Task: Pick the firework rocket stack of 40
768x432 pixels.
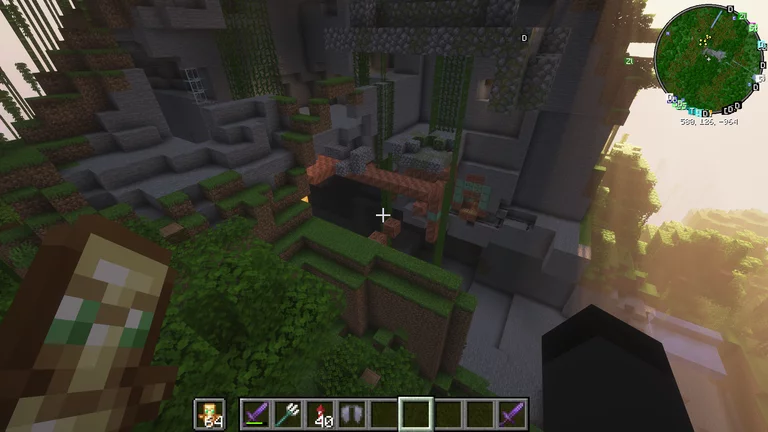Action: pos(322,414)
